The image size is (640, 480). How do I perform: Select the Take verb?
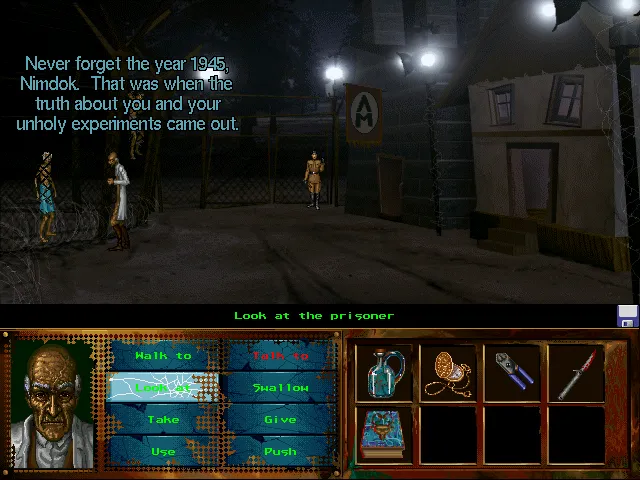tap(163, 420)
